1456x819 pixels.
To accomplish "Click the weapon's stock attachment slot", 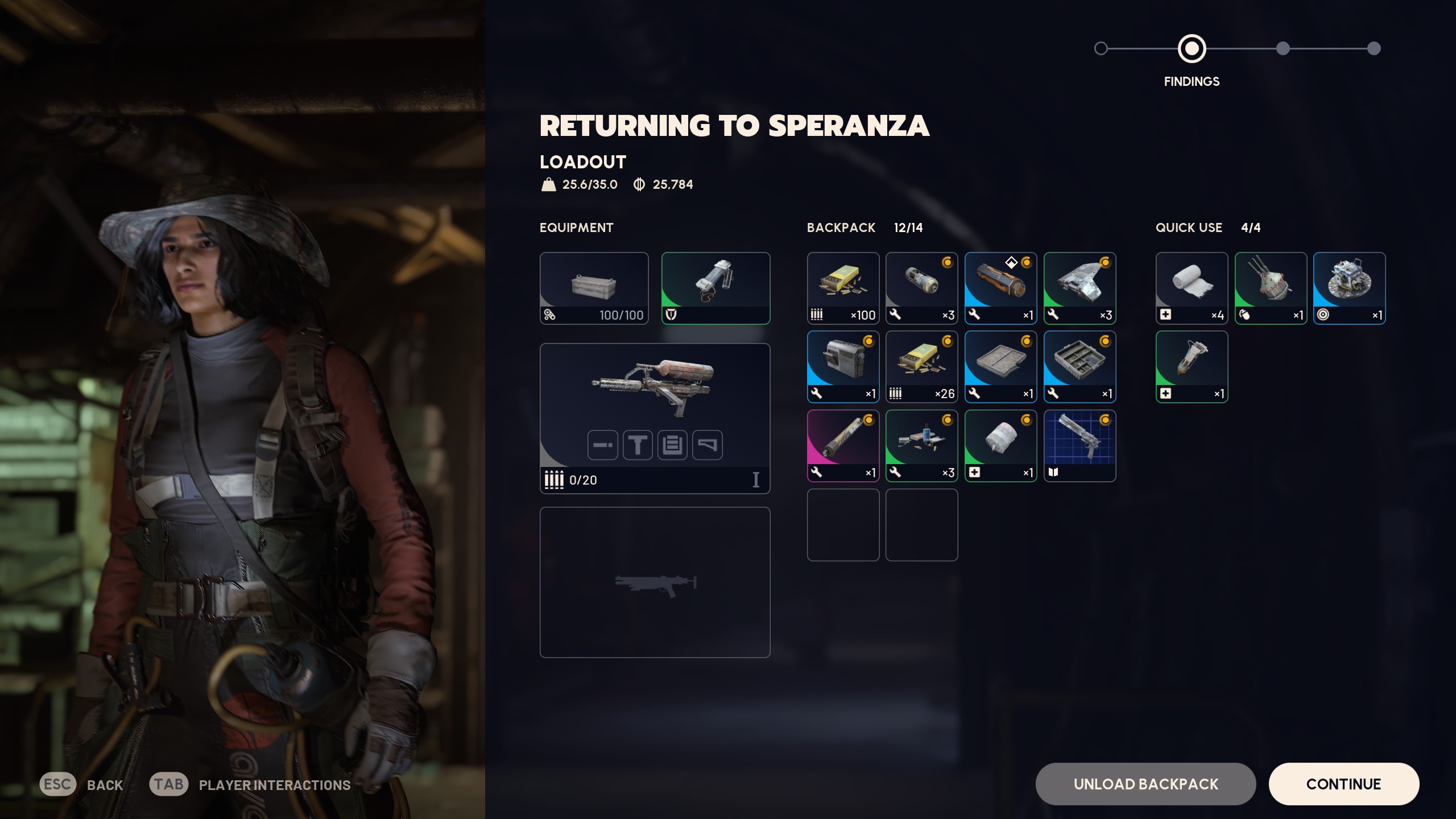I will pyautogui.click(x=707, y=445).
